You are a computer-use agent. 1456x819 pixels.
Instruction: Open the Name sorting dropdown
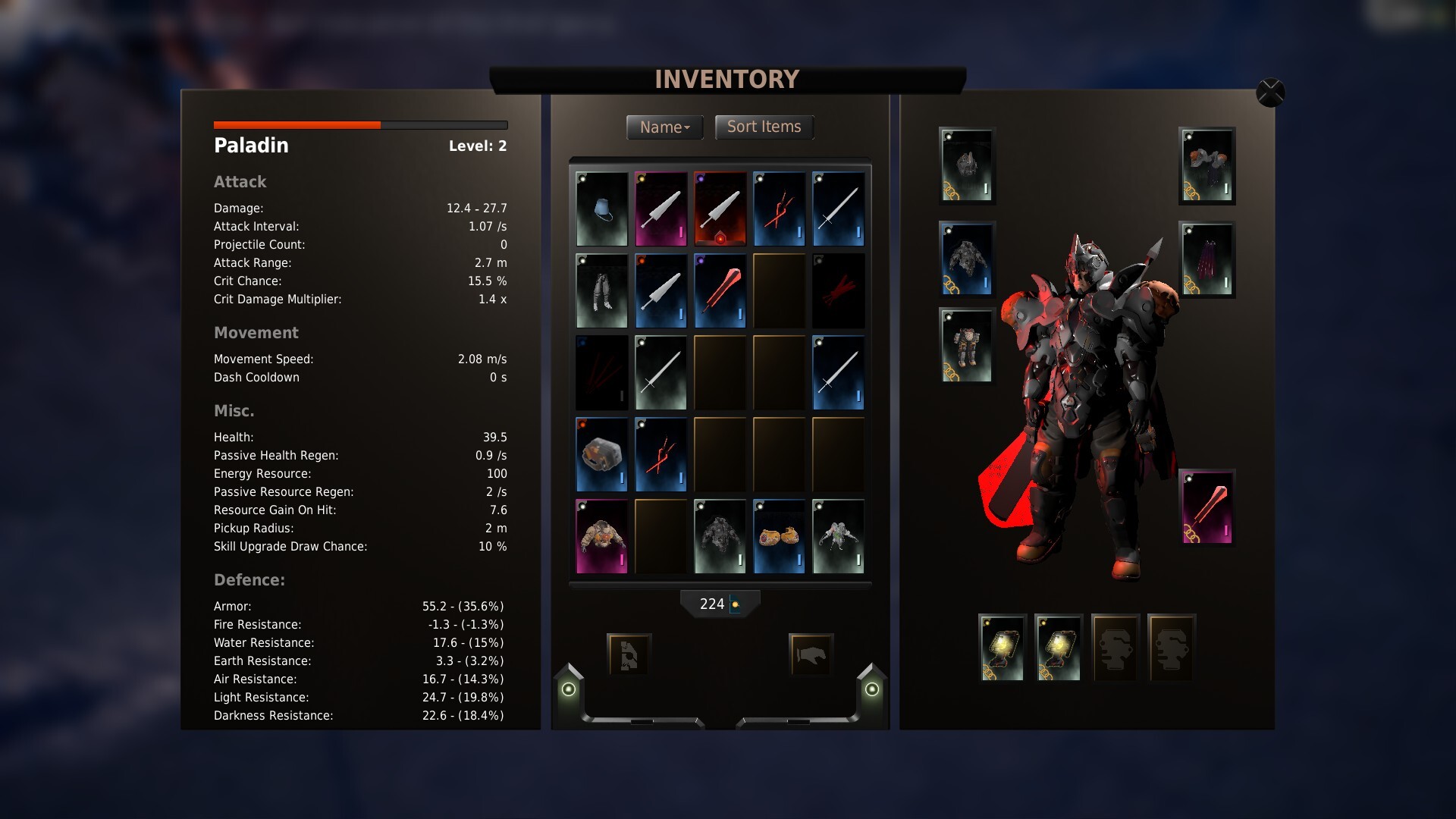coord(664,127)
